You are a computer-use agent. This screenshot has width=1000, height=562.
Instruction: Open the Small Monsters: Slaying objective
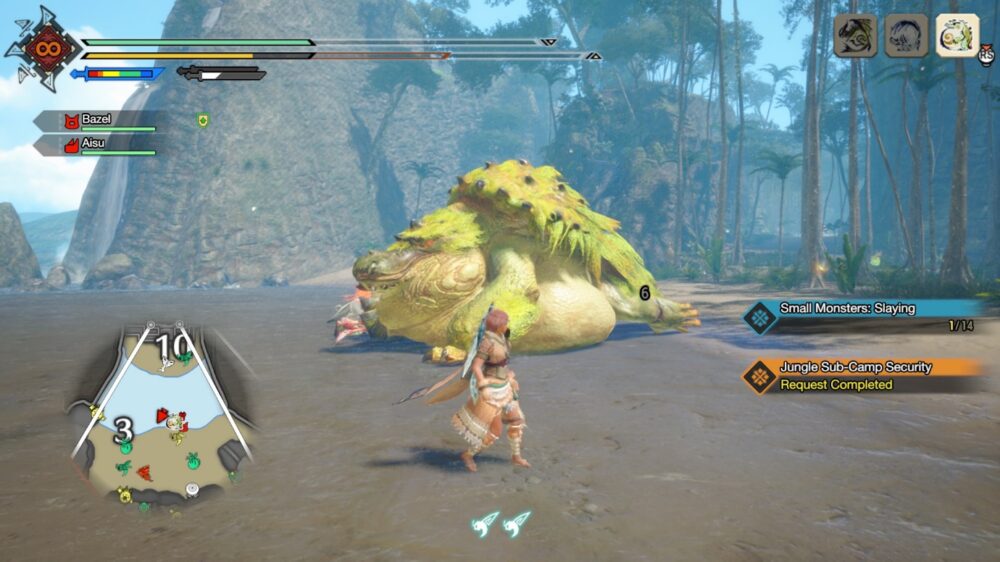coord(860,316)
